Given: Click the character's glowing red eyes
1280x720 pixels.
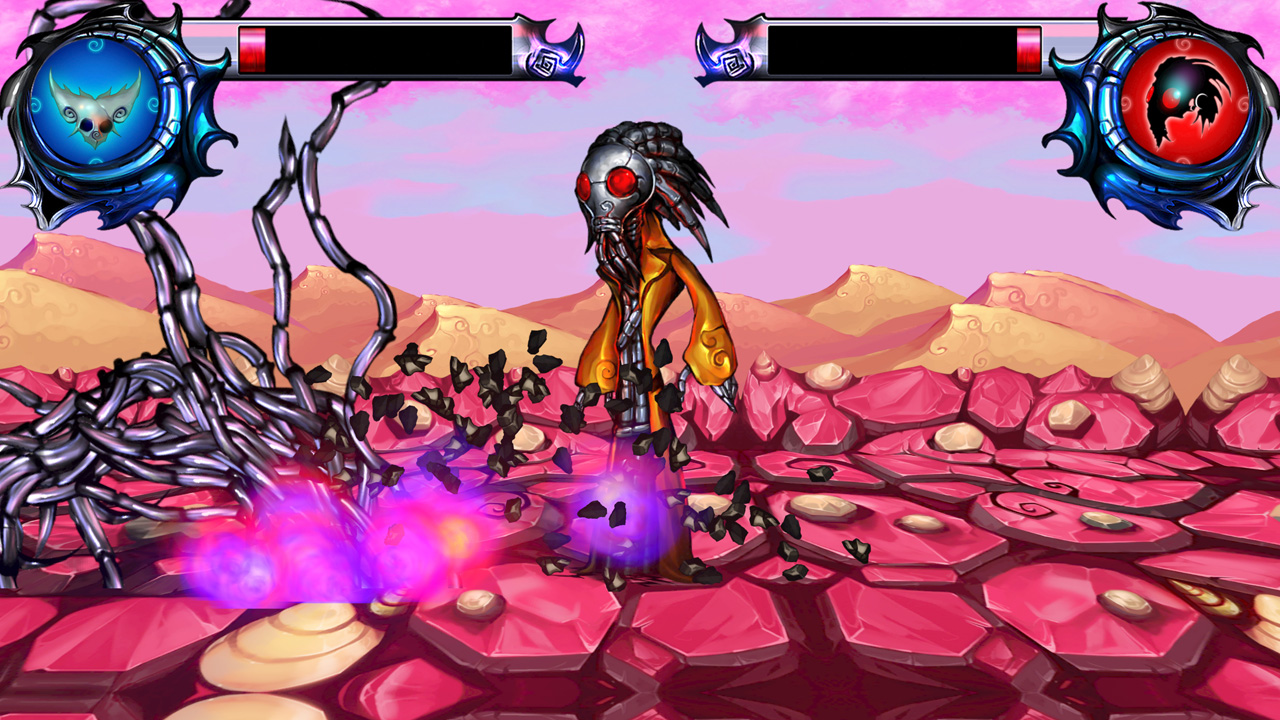Looking at the screenshot, I should pyautogui.click(x=620, y=180).
